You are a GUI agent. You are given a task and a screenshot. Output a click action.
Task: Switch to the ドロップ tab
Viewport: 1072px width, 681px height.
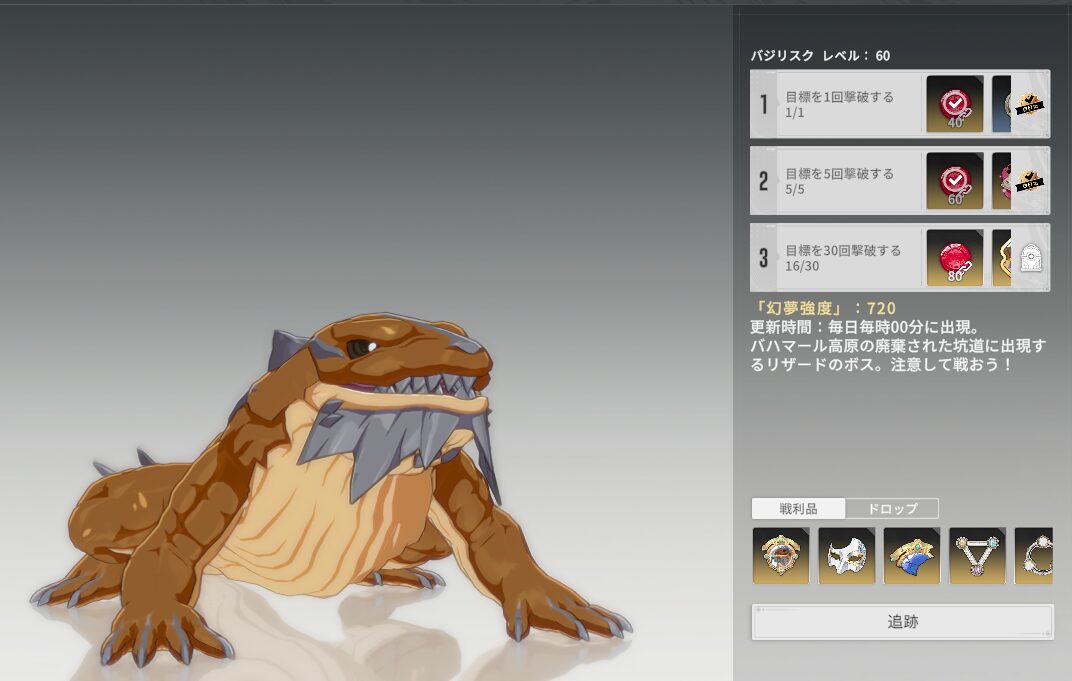coord(891,508)
